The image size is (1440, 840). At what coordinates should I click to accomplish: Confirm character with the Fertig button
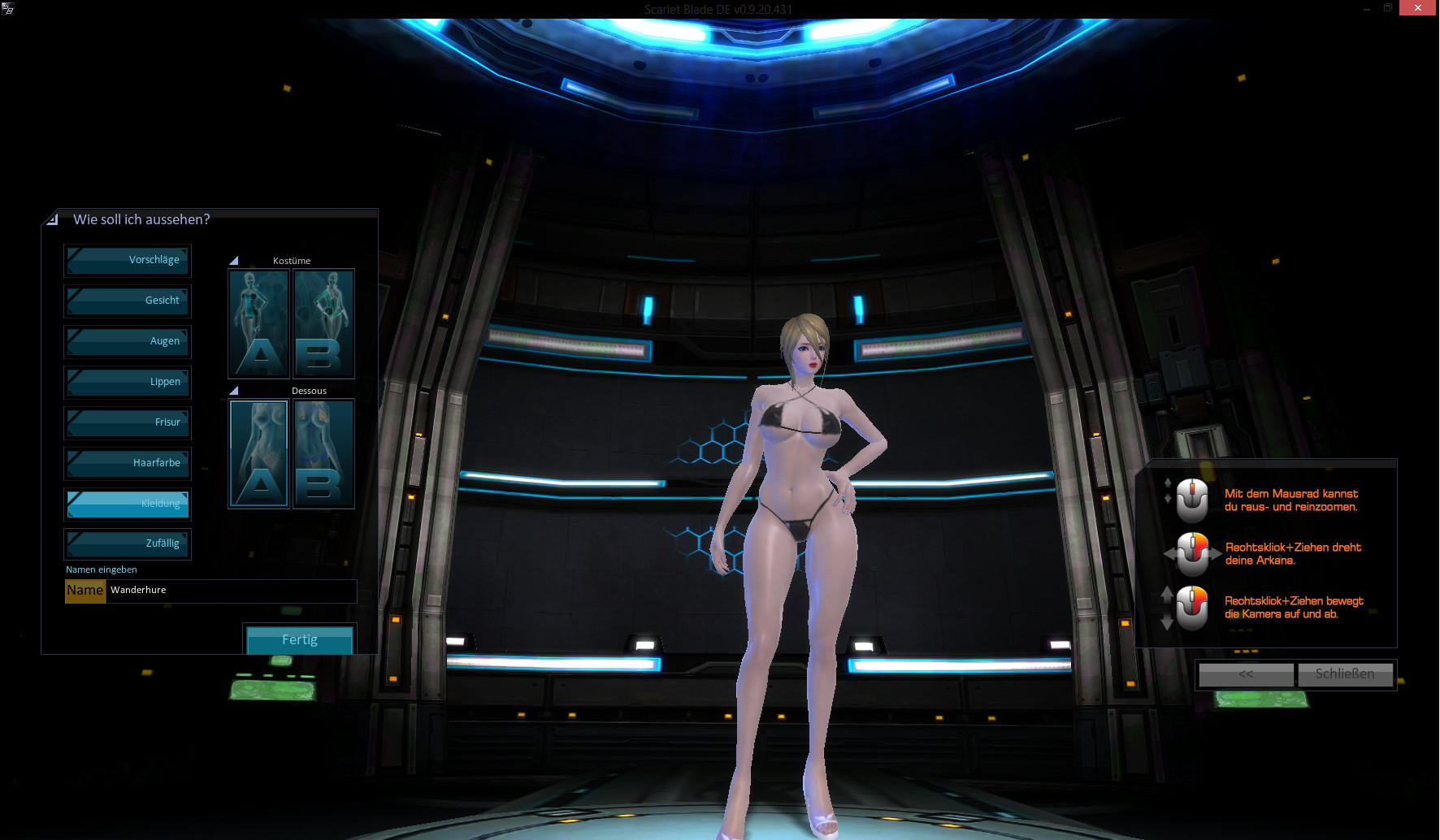(x=299, y=639)
